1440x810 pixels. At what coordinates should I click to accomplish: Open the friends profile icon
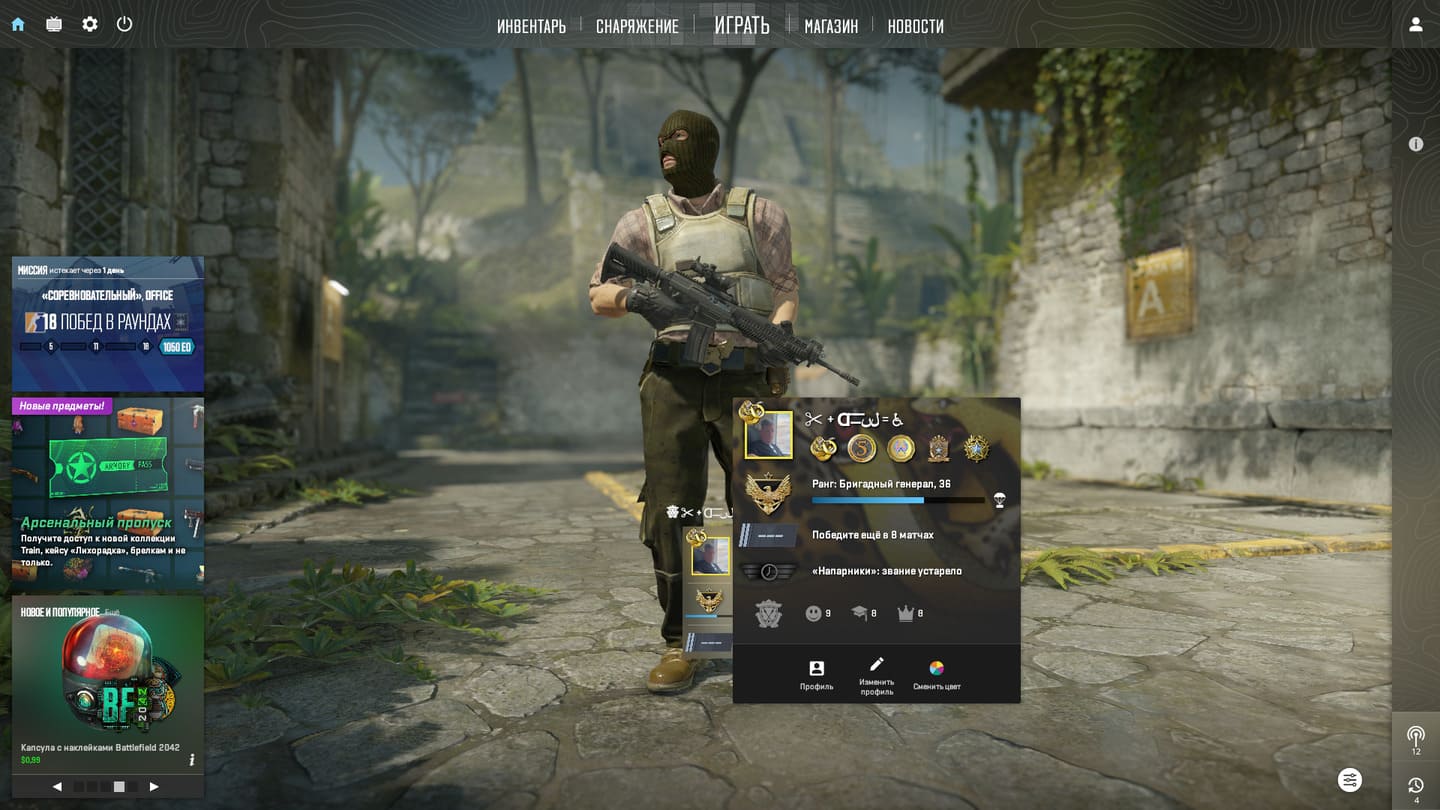[1416, 25]
